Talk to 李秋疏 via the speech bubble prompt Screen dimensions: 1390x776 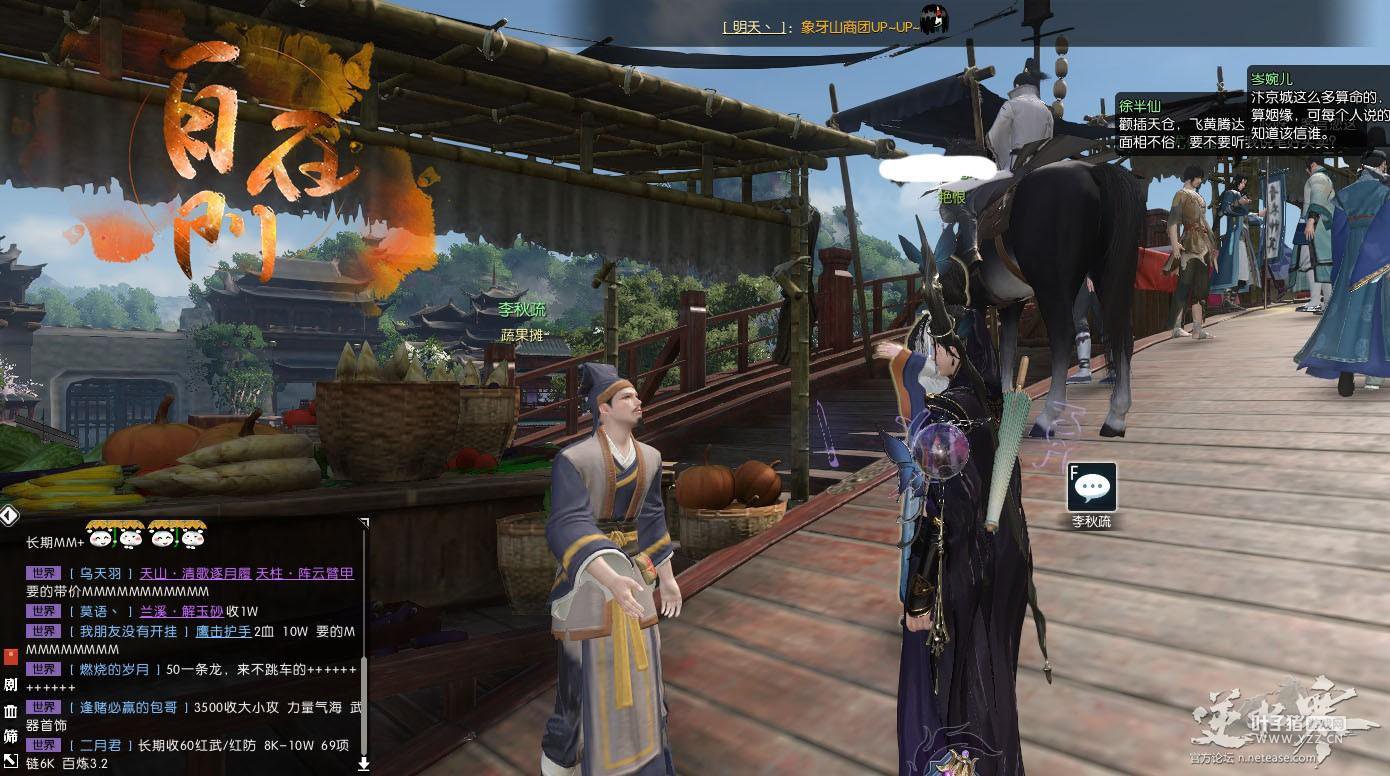click(x=1091, y=487)
